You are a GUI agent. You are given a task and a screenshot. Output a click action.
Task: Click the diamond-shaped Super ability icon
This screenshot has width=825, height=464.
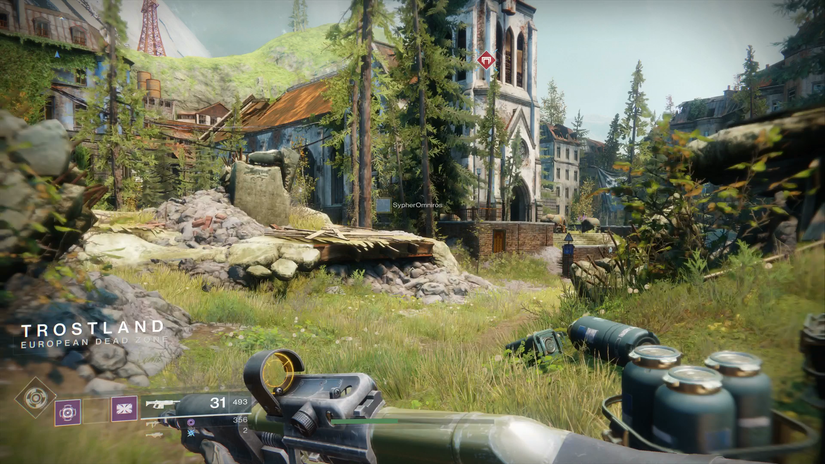35,397
